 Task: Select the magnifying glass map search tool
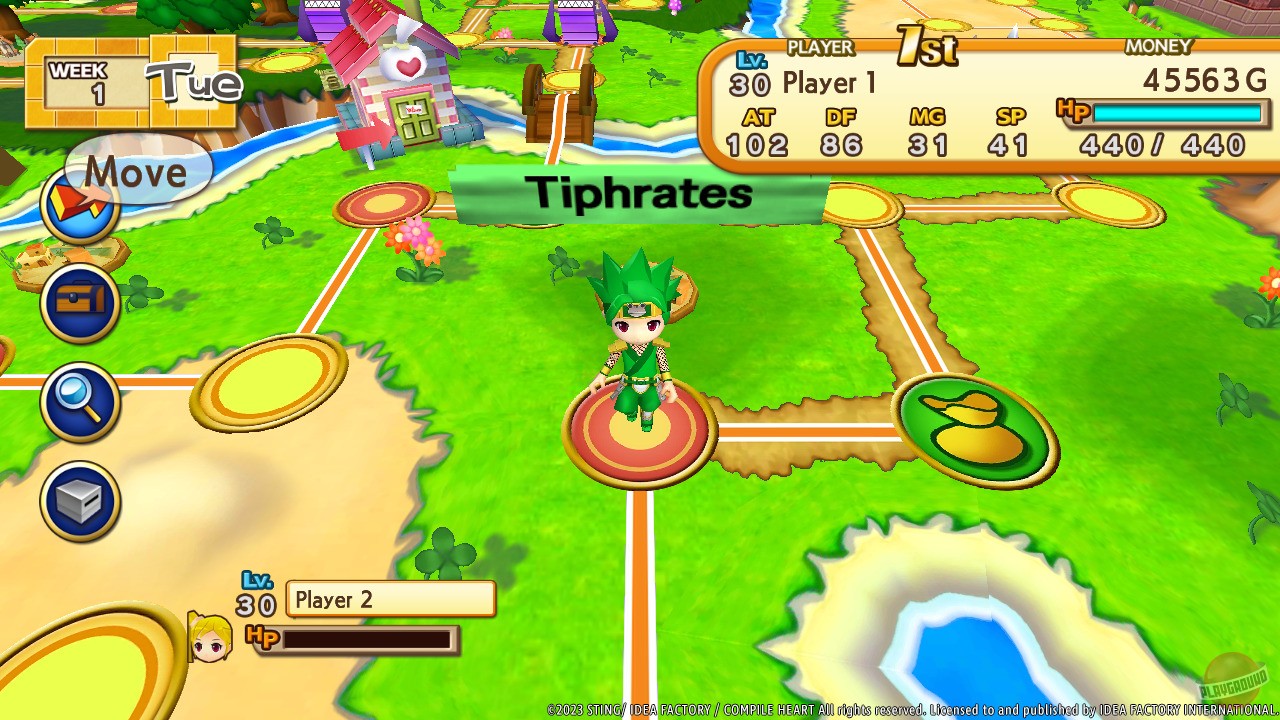click(x=78, y=402)
